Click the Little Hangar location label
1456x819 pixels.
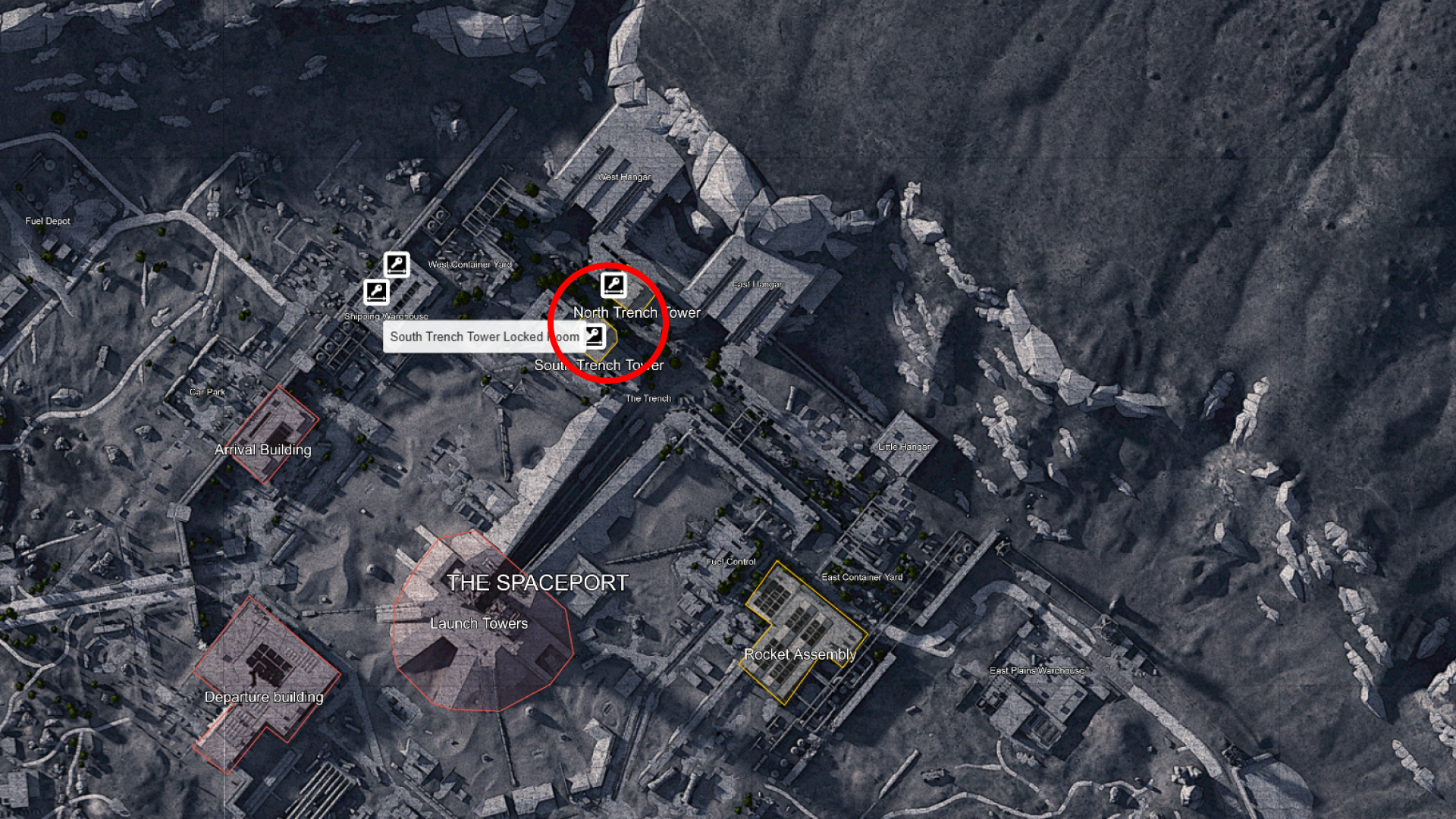pyautogui.click(x=902, y=447)
